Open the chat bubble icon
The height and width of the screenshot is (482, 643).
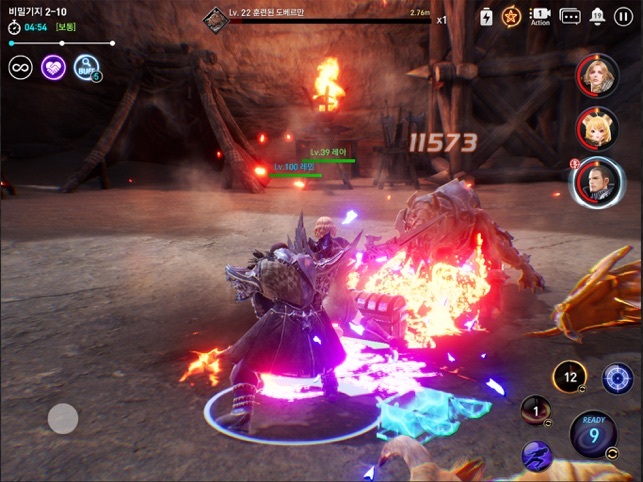[x=570, y=17]
